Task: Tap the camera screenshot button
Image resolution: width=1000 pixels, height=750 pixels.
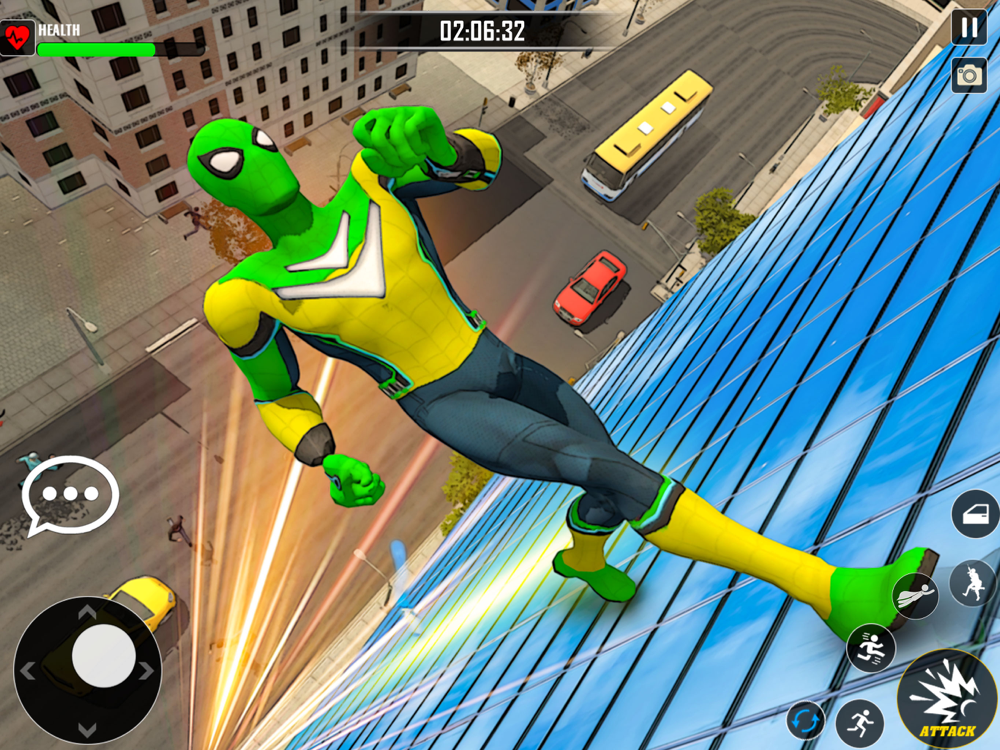Action: pyautogui.click(x=968, y=75)
